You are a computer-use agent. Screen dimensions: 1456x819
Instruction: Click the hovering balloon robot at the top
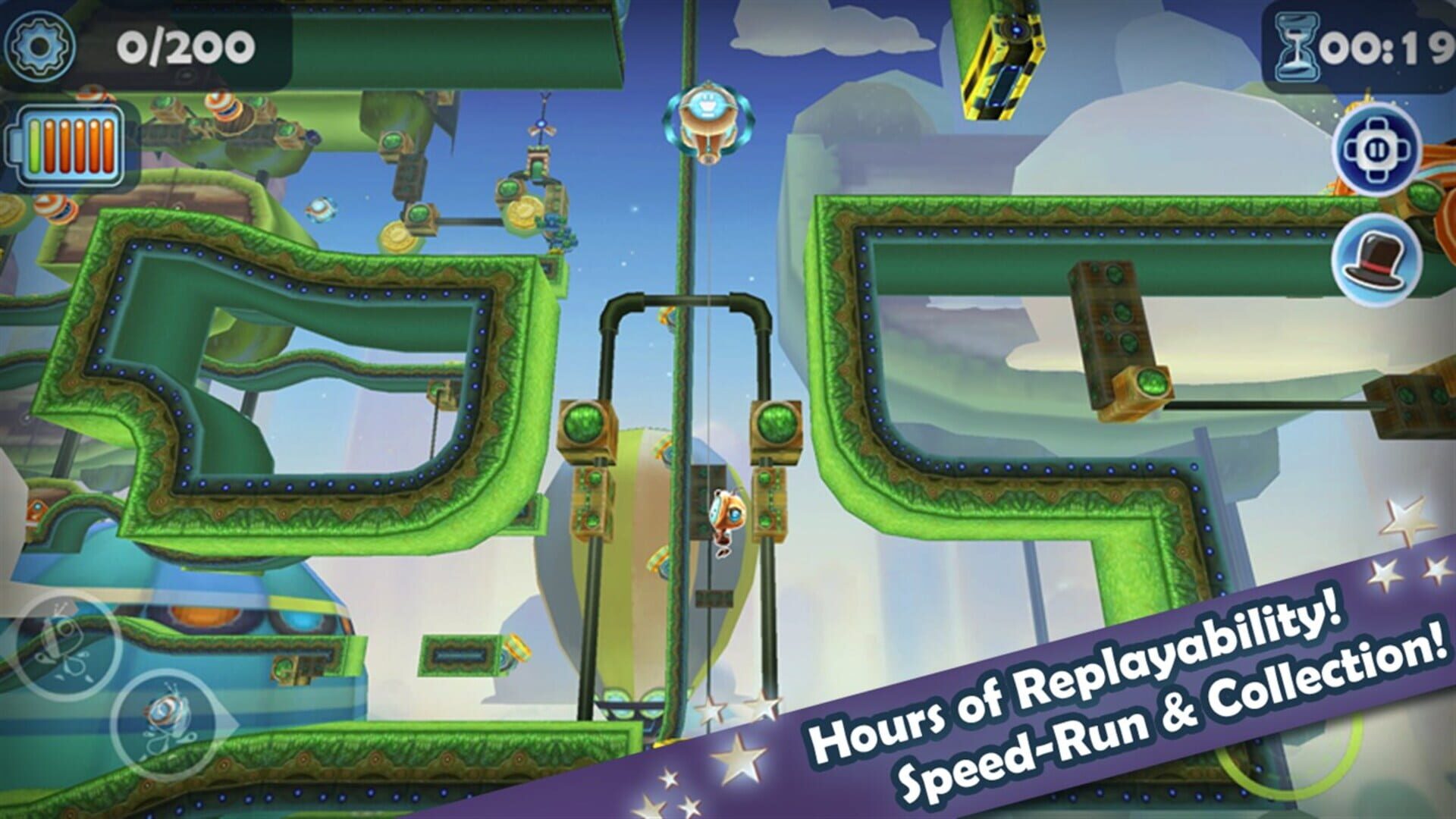[x=710, y=121]
